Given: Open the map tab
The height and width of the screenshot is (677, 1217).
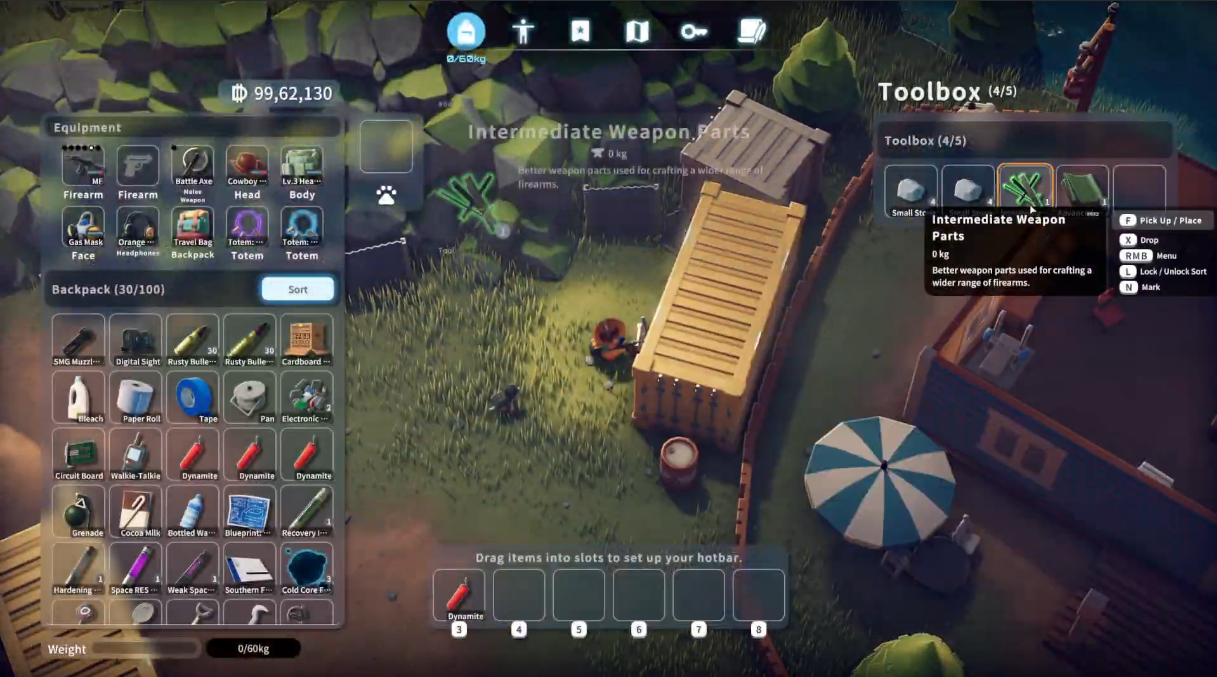Looking at the screenshot, I should [x=637, y=32].
